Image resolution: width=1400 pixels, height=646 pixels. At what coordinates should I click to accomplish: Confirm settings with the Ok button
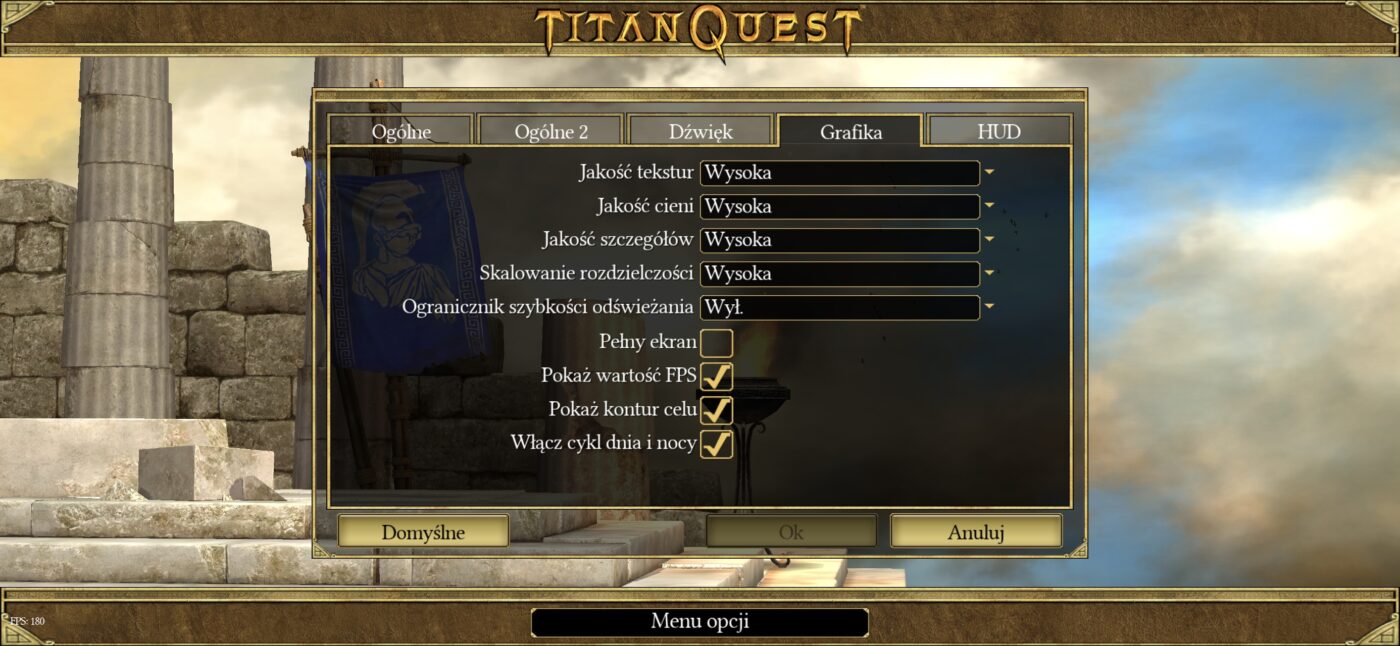click(791, 532)
